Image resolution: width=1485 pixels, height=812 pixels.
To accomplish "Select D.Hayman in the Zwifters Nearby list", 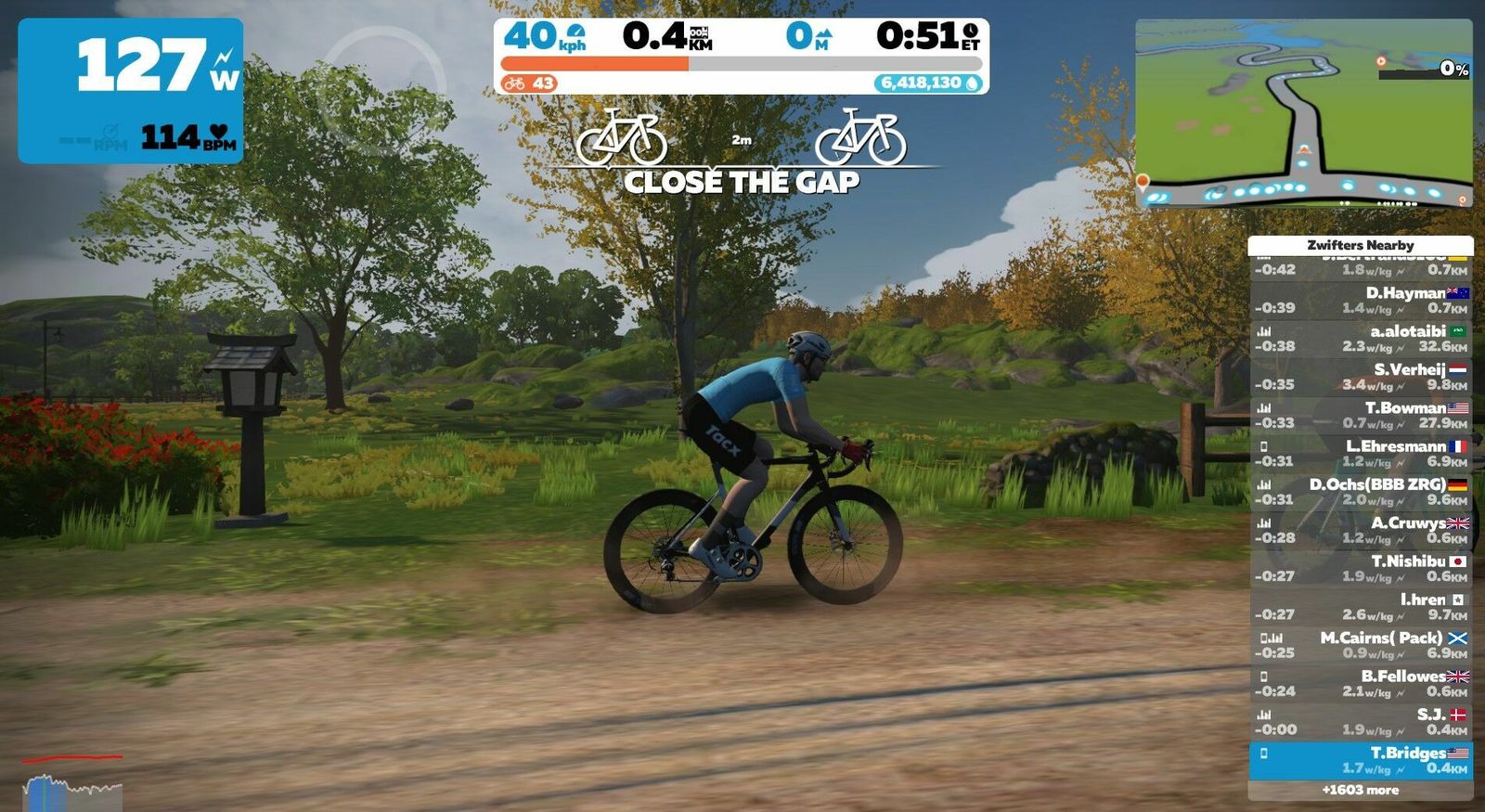I will pyautogui.click(x=1360, y=300).
